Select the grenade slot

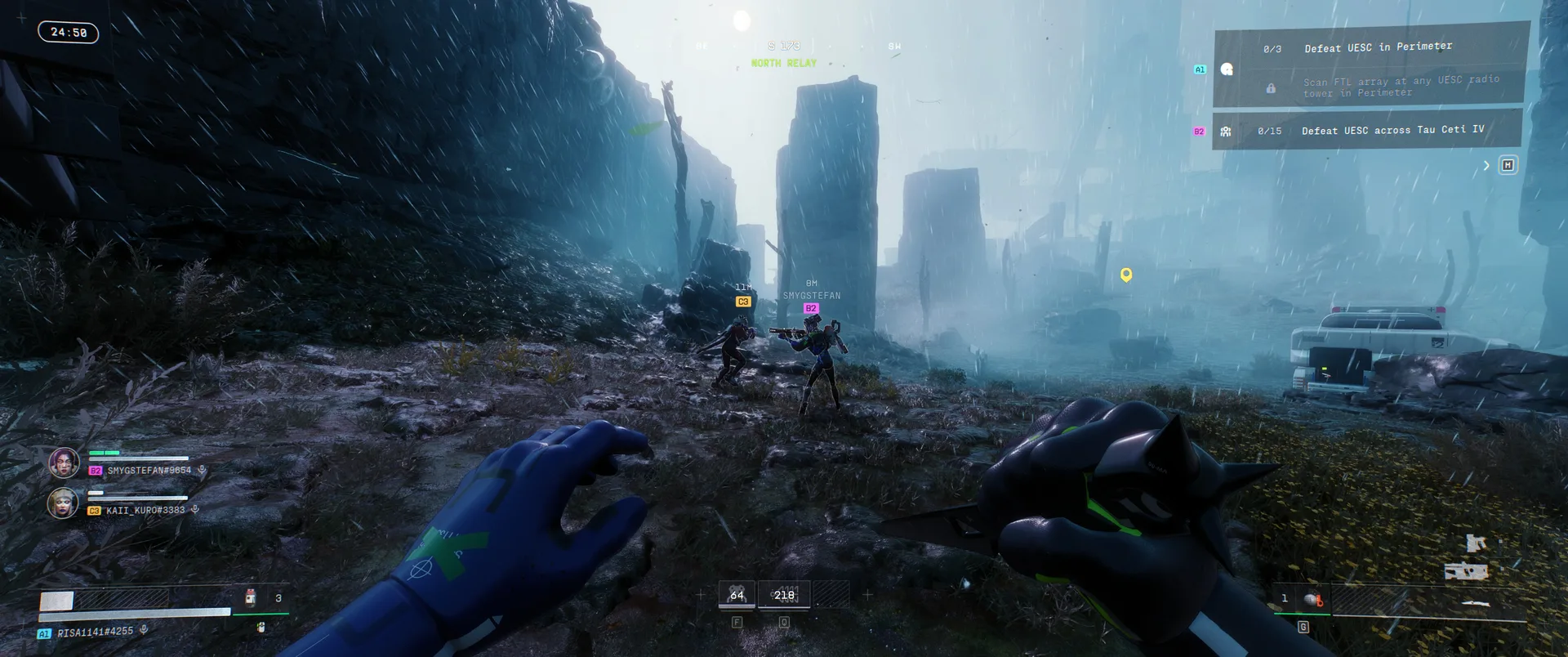coord(1312,600)
